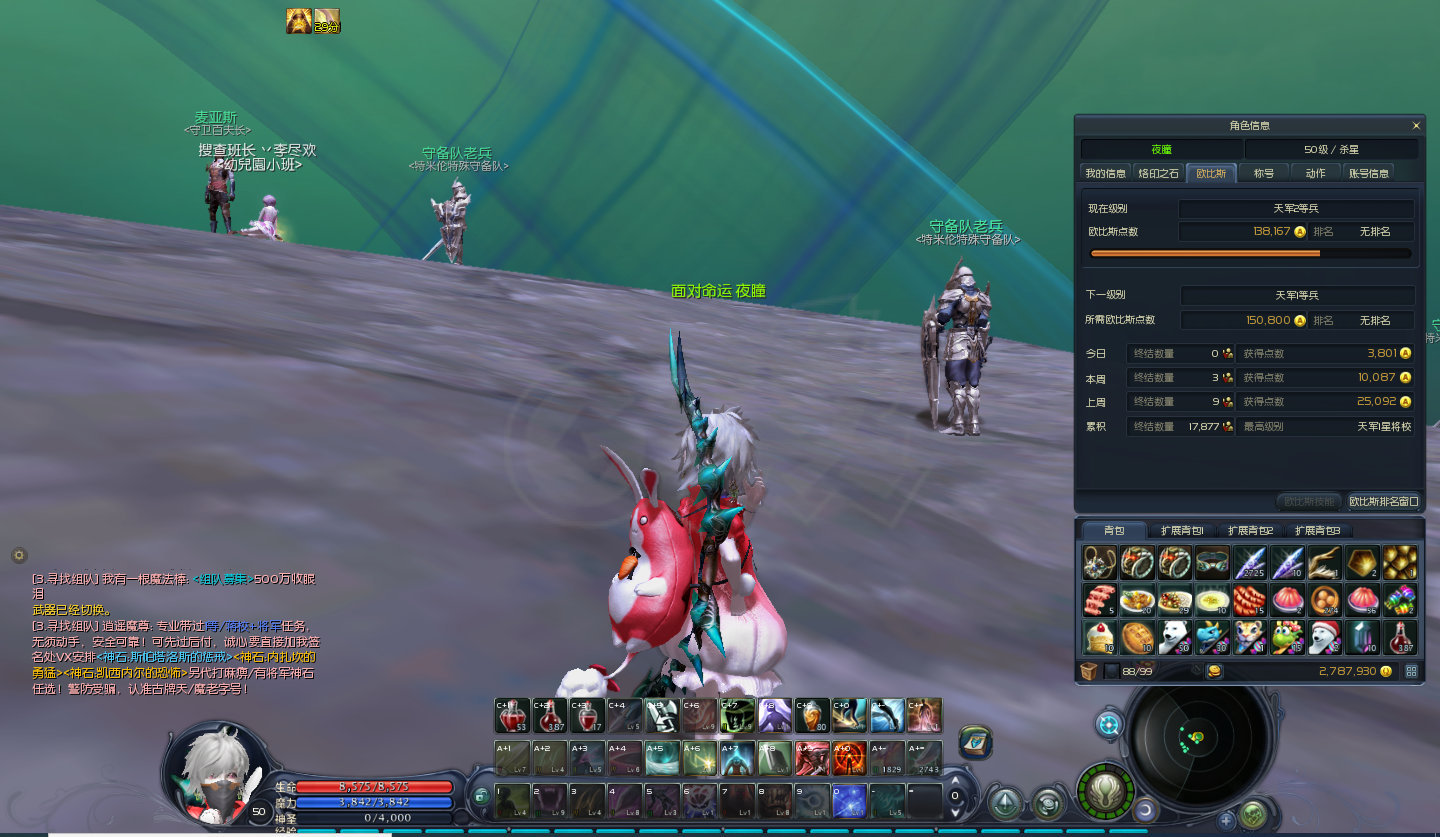Screen dimensions: 1440x837
Task: Select the rainbow candy item in the bag
Action: [1400, 600]
